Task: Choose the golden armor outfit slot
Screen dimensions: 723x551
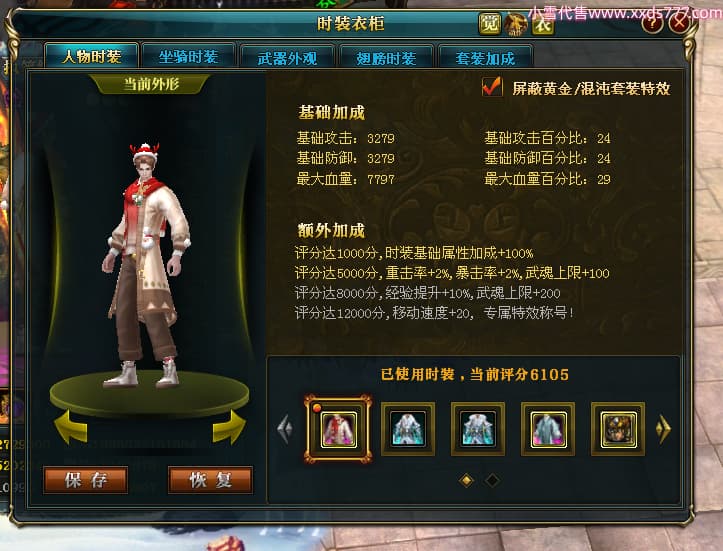Action: tap(617, 429)
